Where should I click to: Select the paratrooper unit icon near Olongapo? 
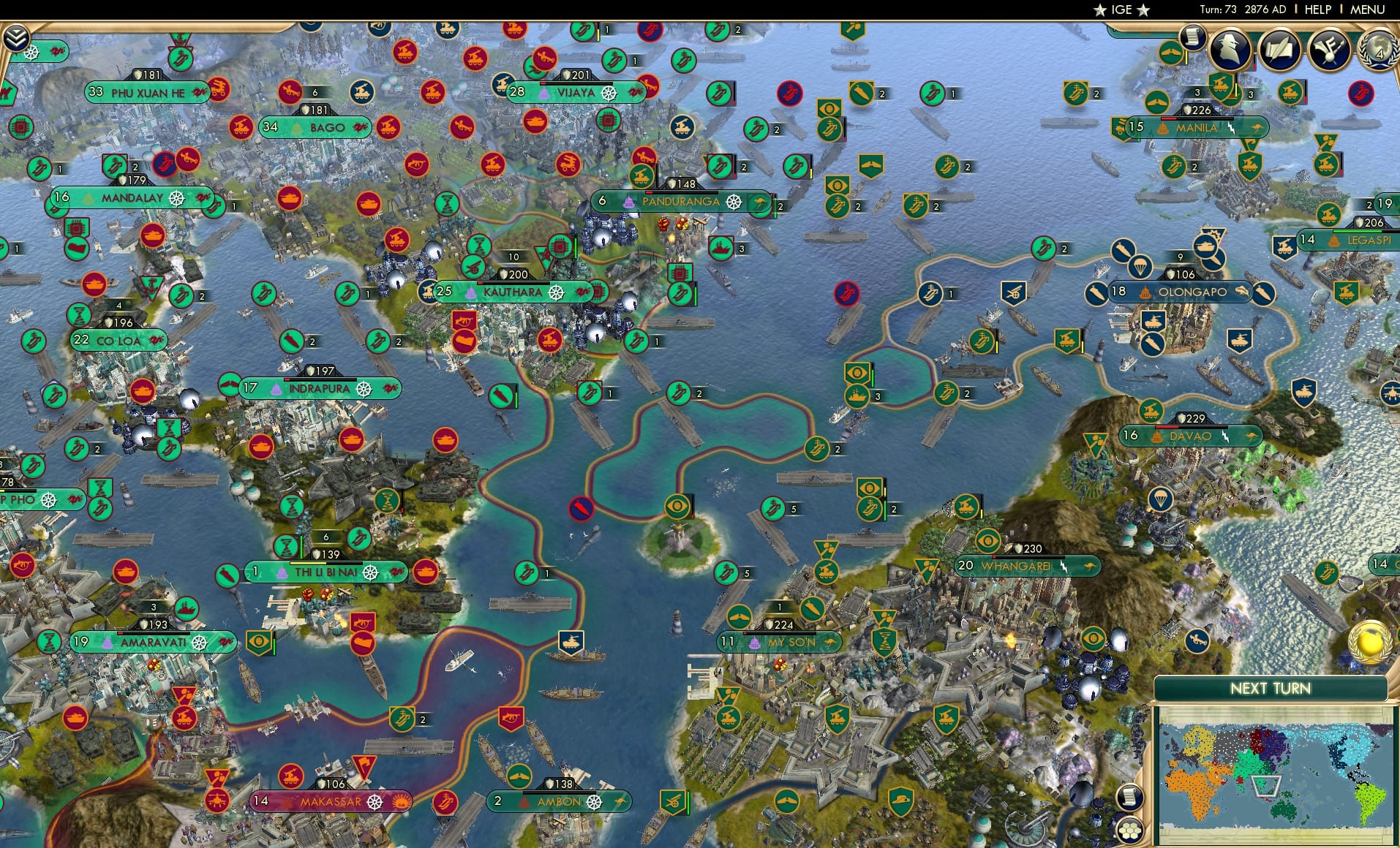1140,269
